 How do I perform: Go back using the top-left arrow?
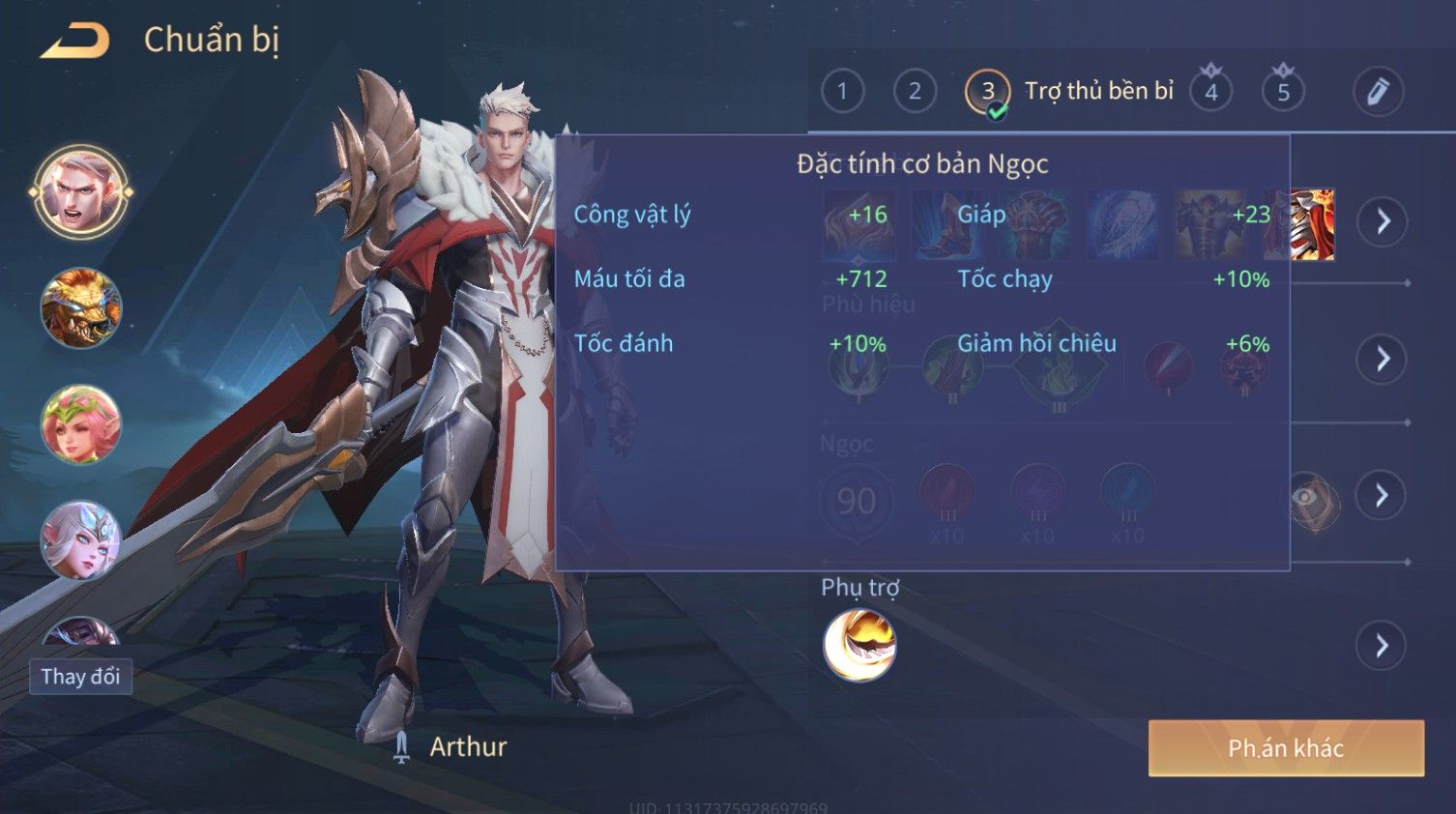point(75,42)
